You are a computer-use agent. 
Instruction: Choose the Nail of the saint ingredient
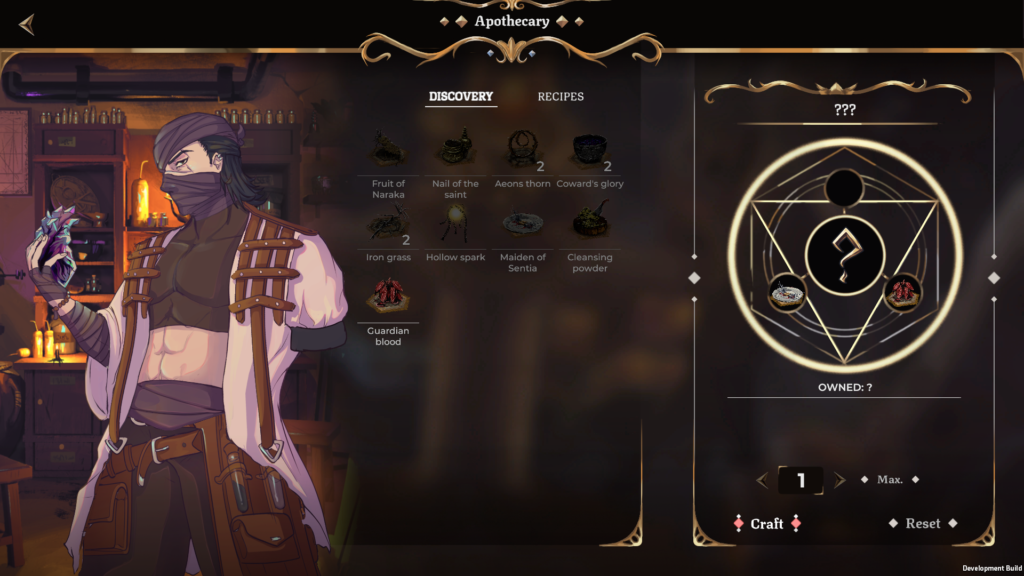(x=457, y=150)
